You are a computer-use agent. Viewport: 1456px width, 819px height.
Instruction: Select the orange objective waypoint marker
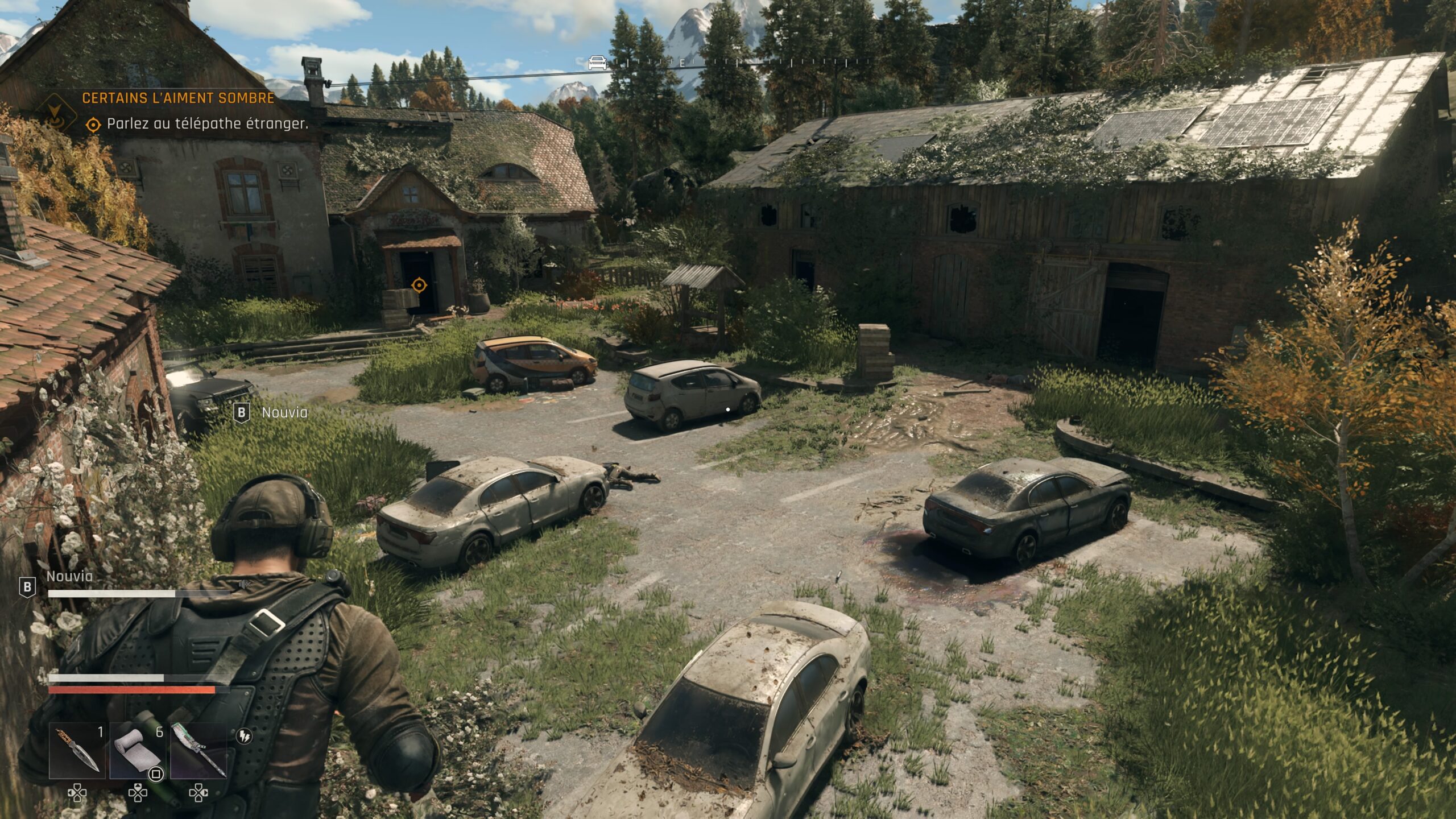click(x=419, y=284)
